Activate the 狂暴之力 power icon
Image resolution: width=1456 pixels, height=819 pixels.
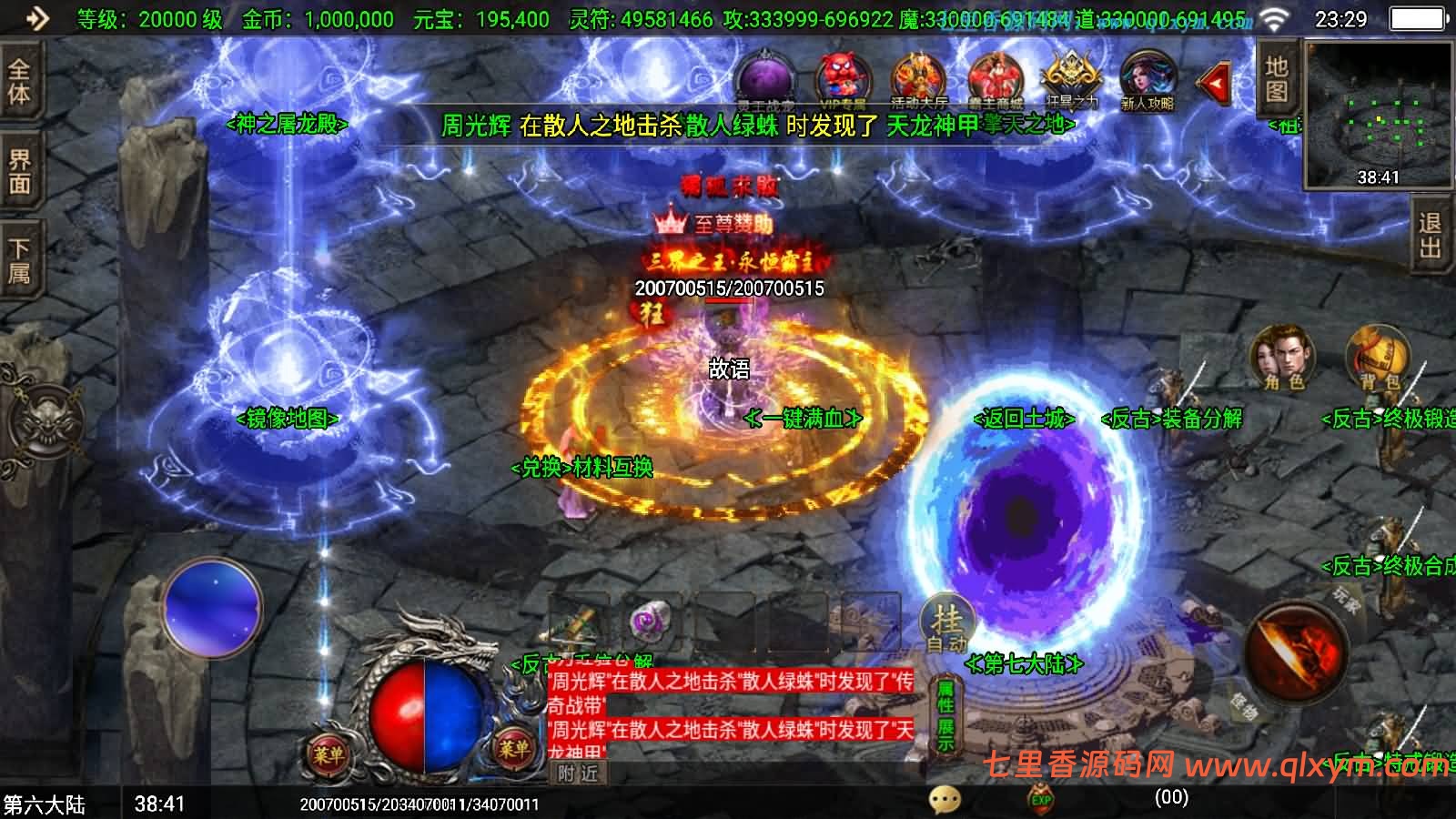1072,77
